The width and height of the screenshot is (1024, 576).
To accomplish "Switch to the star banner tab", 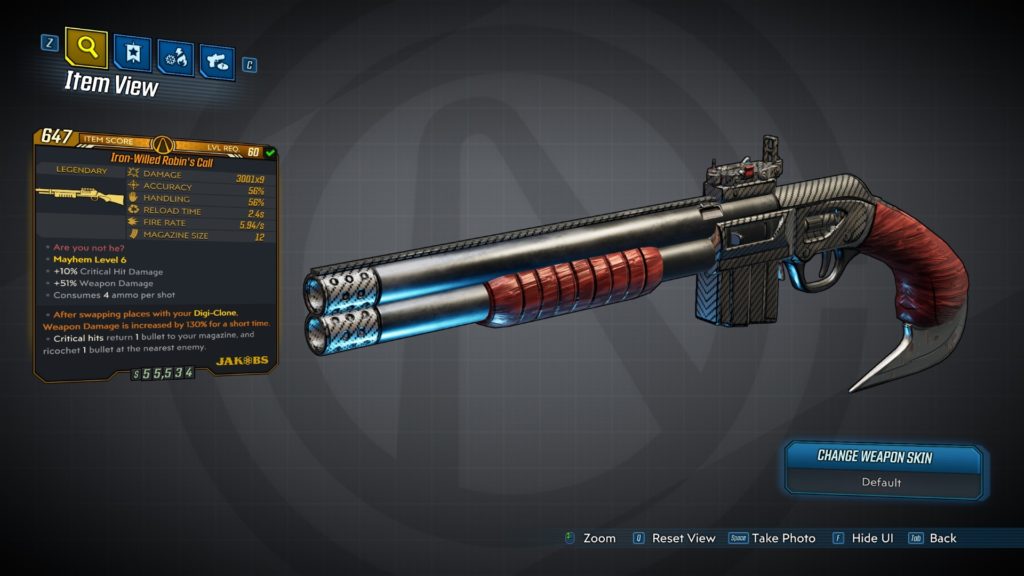I will [x=132, y=52].
